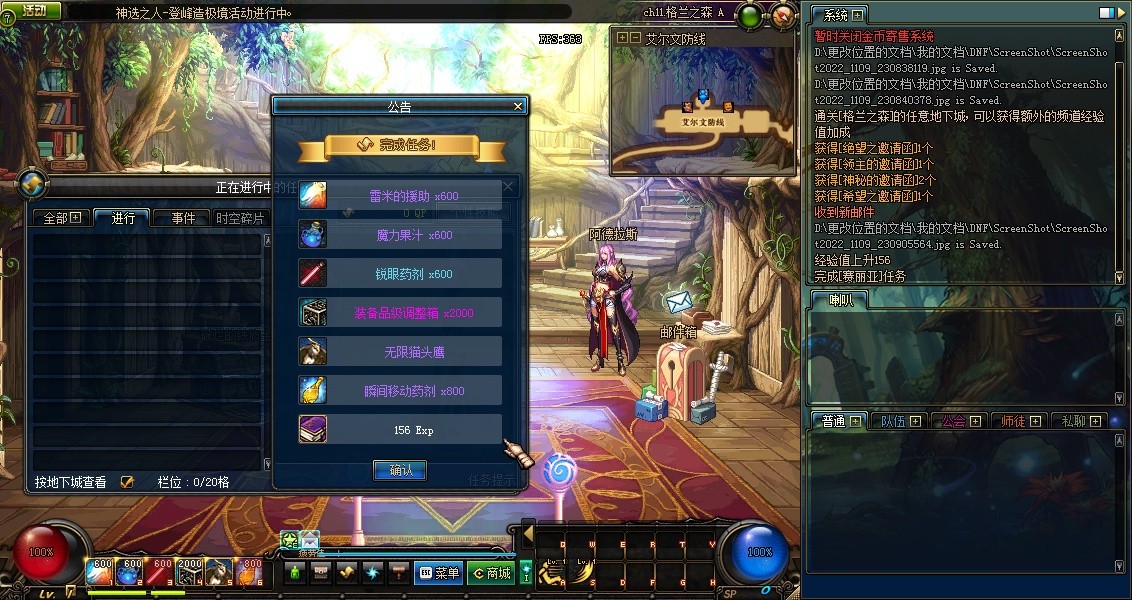Close the 公告 announcement window
Screen dimensions: 1132x600
click(x=518, y=106)
